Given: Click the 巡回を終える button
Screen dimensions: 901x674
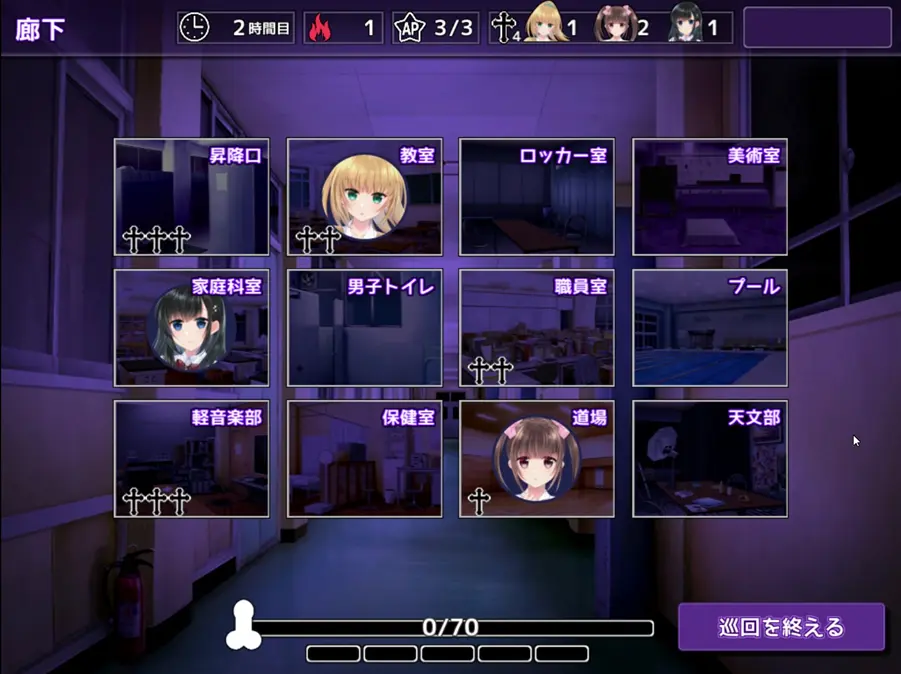Looking at the screenshot, I should 781,628.
